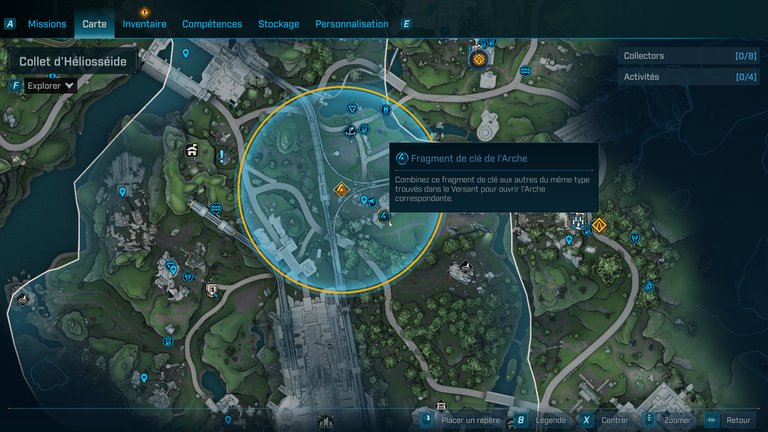Choose the Activités progress row
This screenshot has height=432, width=768.
click(x=689, y=77)
